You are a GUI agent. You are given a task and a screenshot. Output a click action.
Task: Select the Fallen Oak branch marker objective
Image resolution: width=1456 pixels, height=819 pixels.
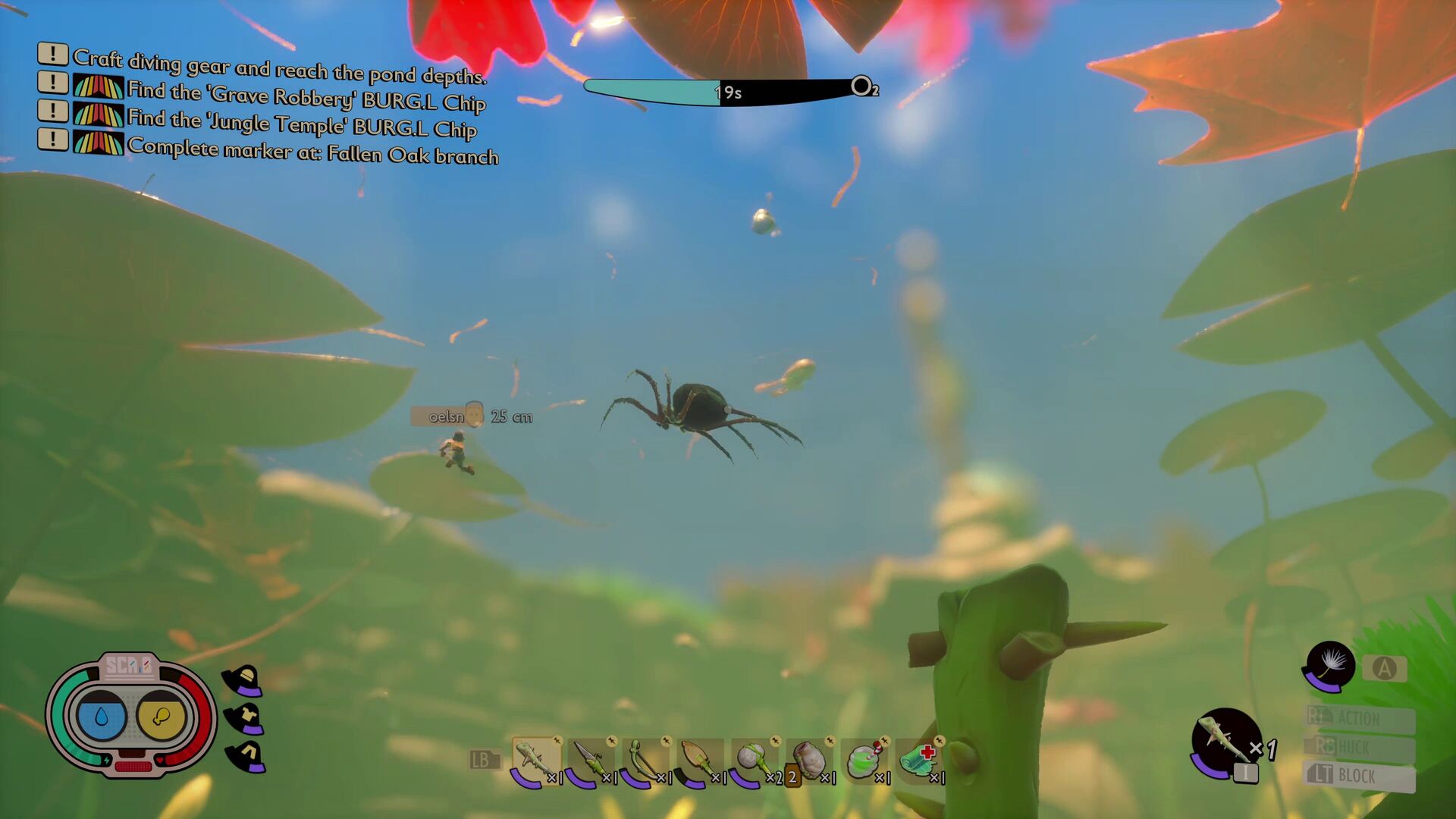(x=312, y=150)
